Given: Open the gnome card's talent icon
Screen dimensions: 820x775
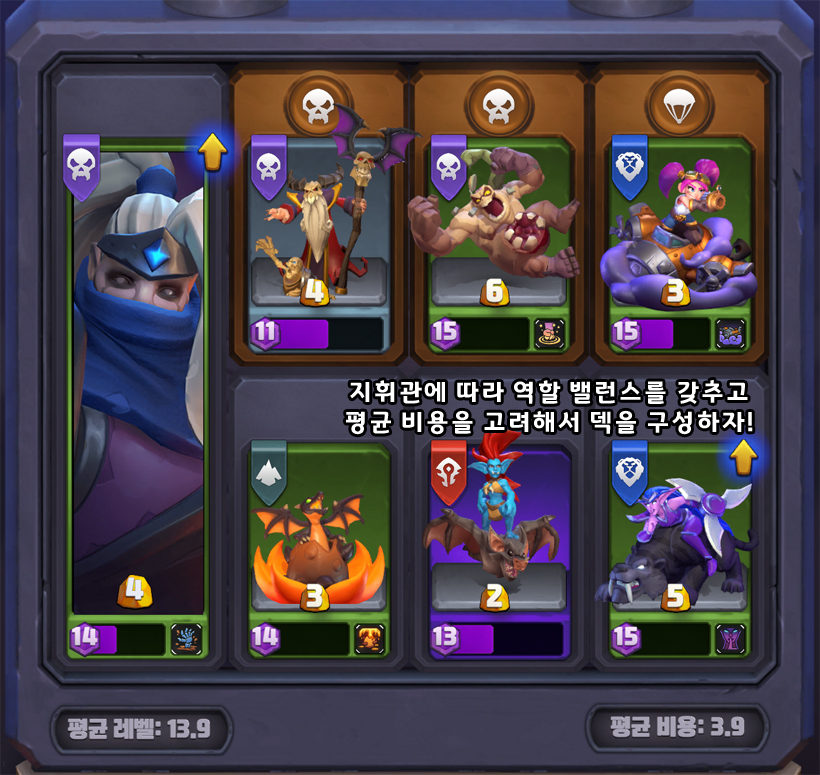Looking at the screenshot, I should tap(730, 334).
